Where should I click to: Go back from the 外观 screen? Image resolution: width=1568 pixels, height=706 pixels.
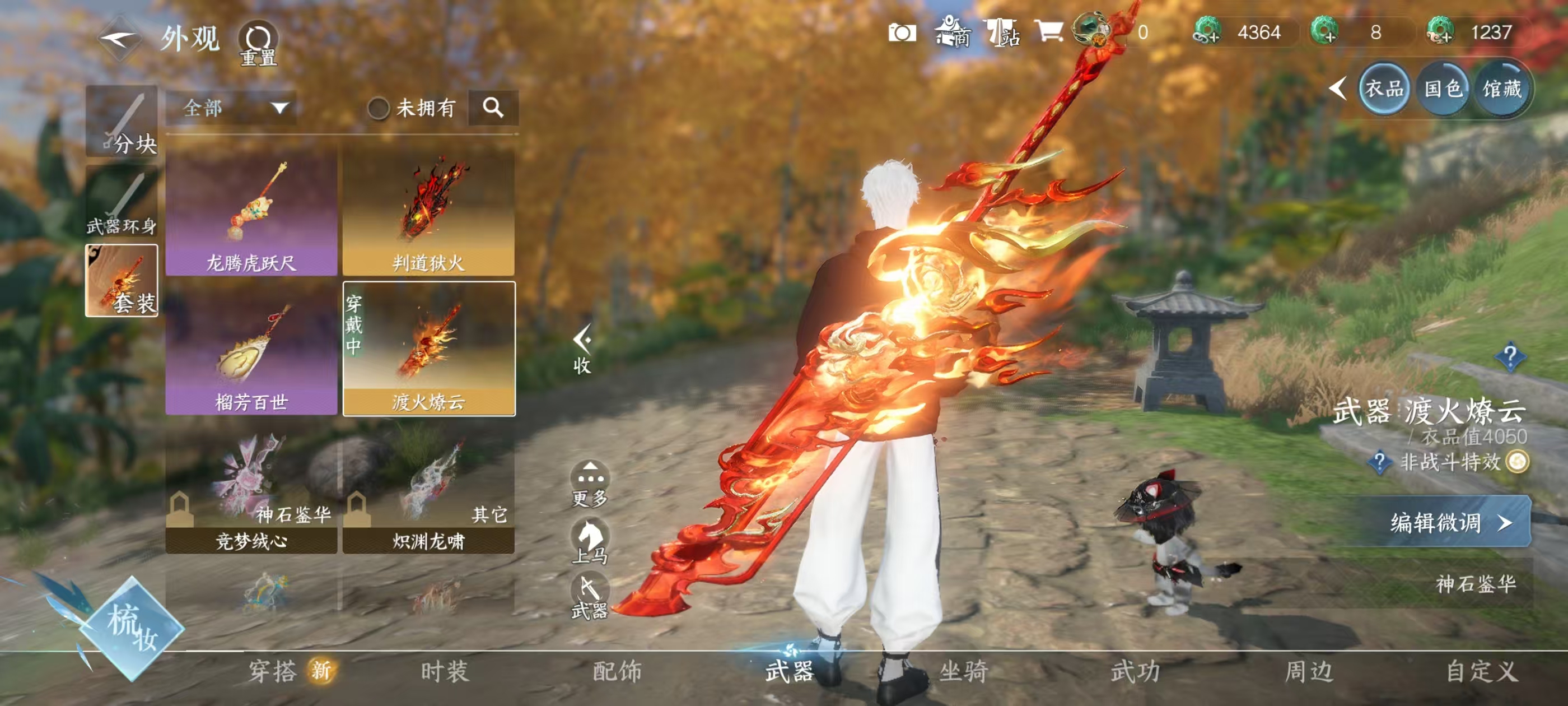(x=119, y=39)
